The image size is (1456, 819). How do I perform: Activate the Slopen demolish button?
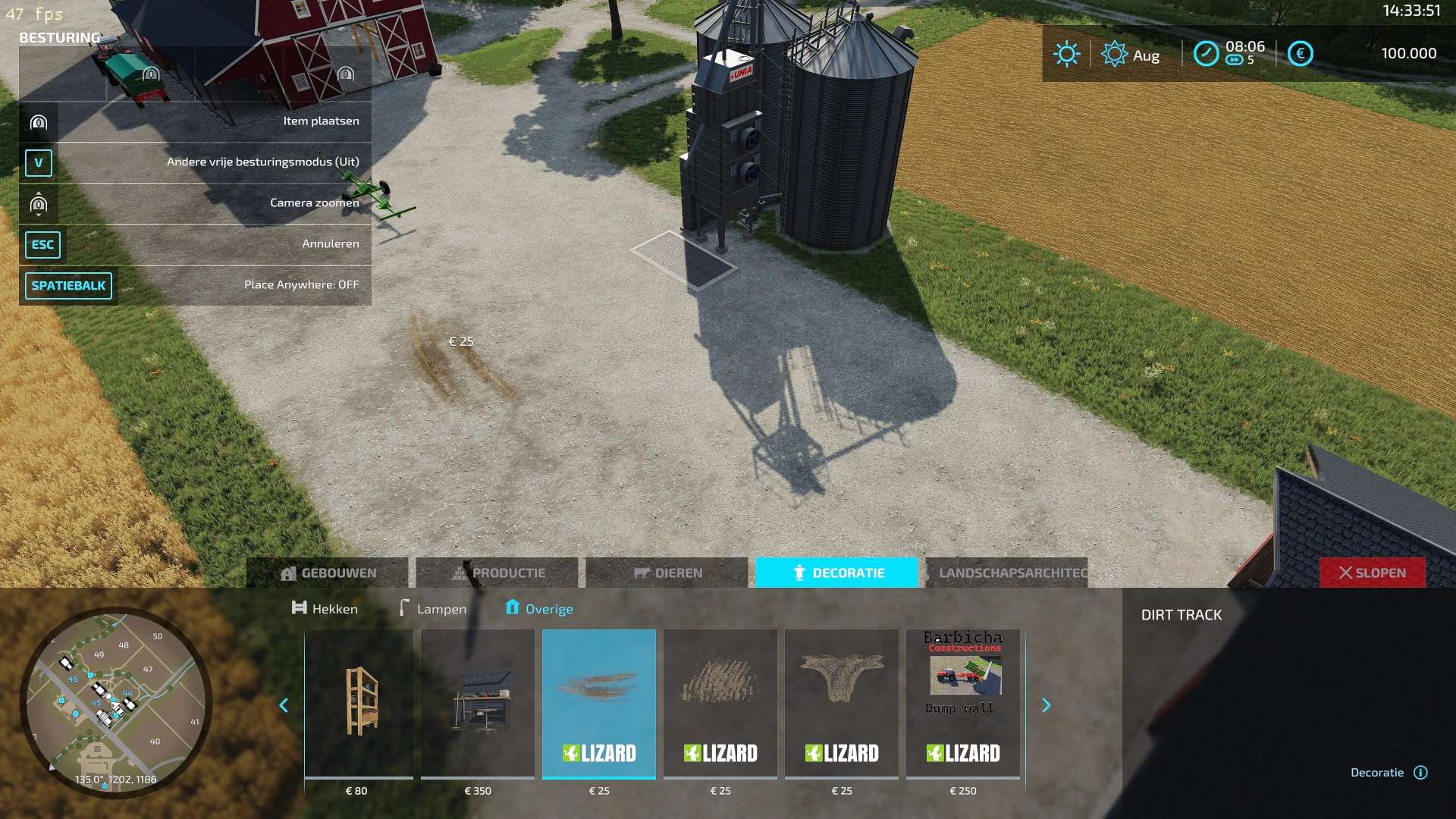[x=1372, y=573]
